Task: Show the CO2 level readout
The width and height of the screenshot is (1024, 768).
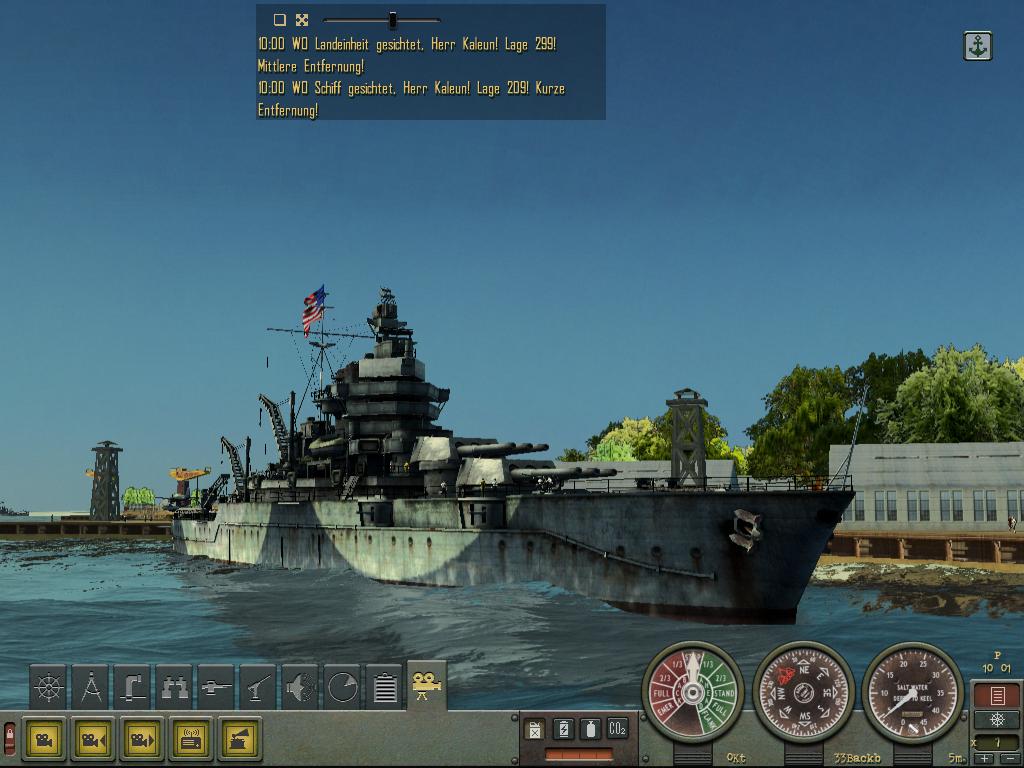Action: (618, 730)
